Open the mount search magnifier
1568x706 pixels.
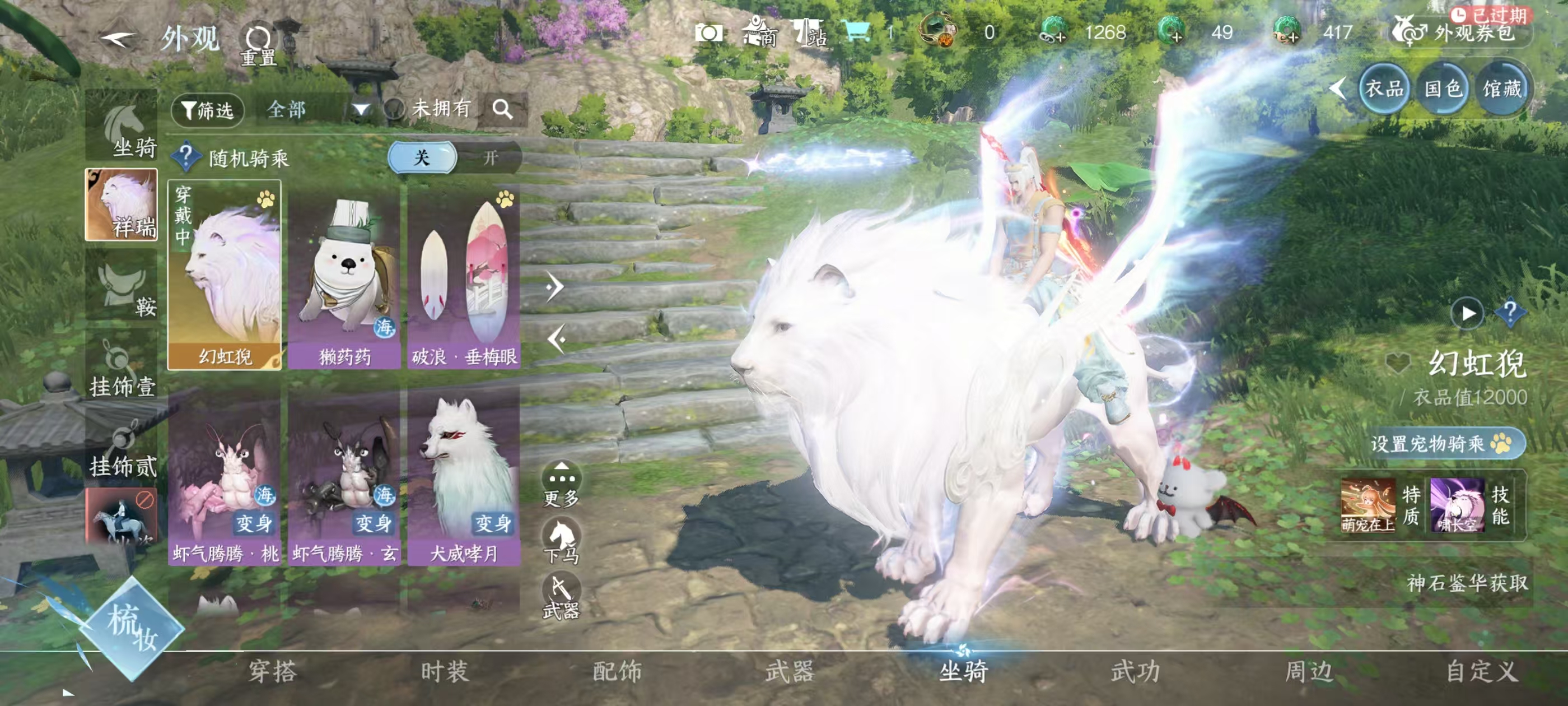[502, 110]
